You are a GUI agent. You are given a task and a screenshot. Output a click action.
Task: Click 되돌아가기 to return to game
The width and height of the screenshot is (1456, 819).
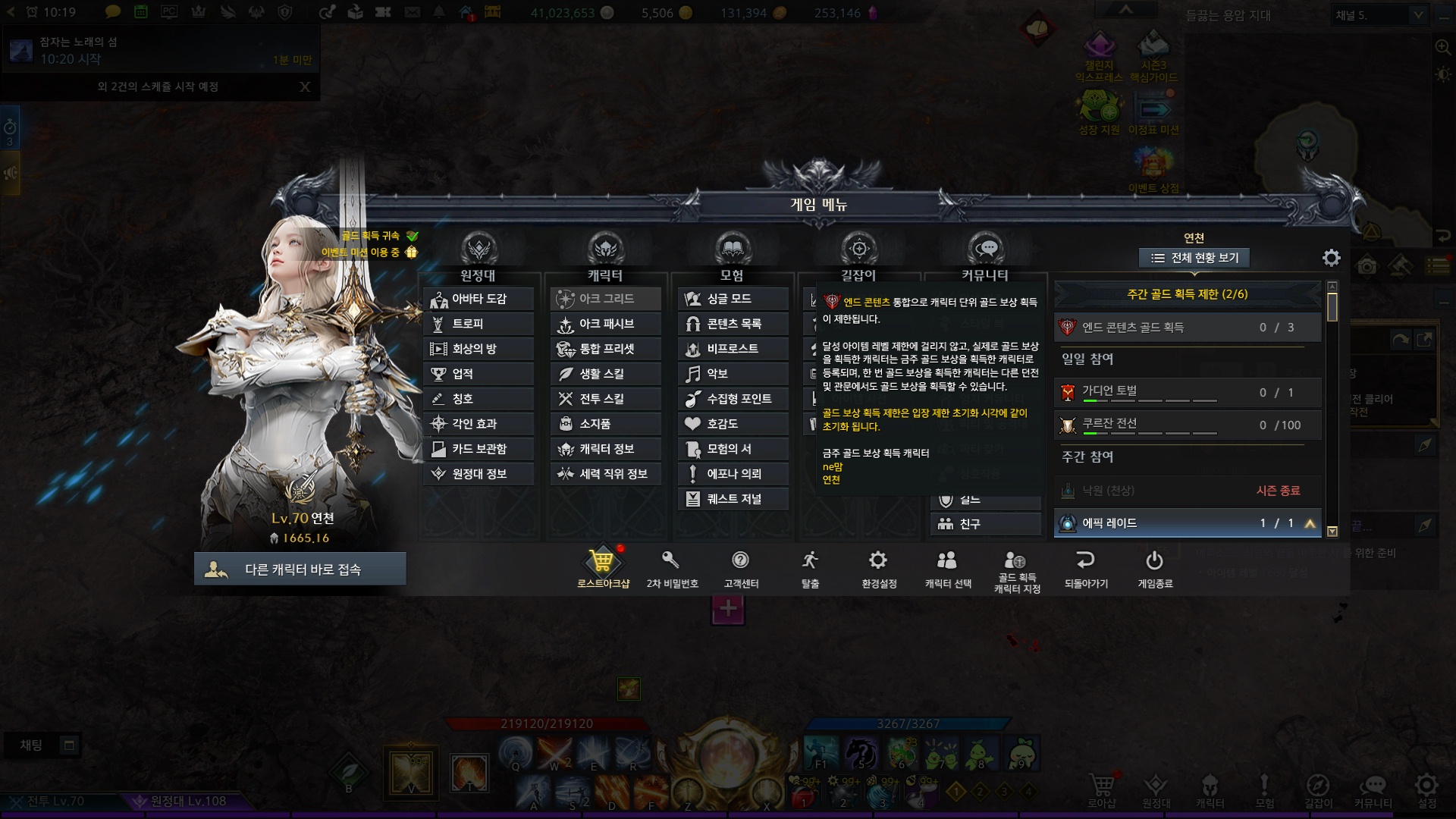1086,567
